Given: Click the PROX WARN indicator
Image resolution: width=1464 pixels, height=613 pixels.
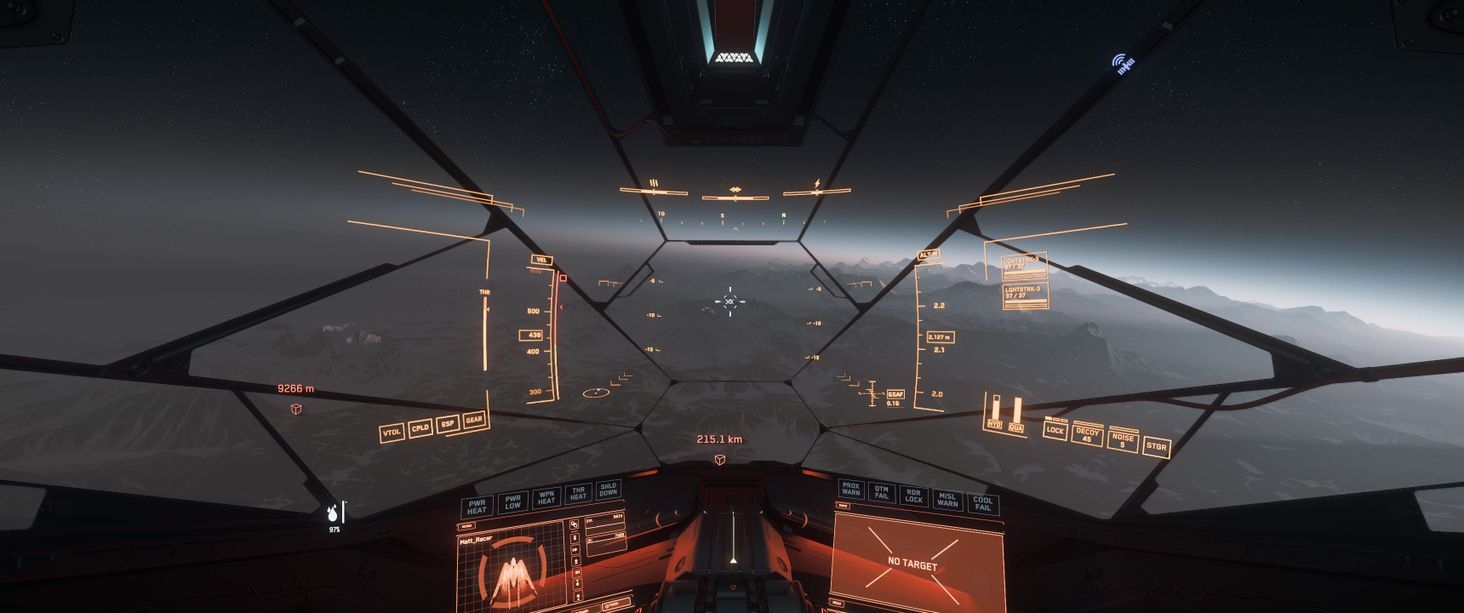Looking at the screenshot, I should (x=851, y=489).
